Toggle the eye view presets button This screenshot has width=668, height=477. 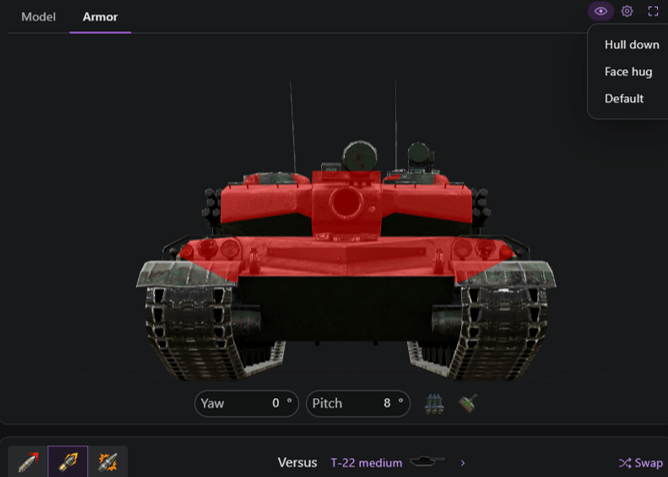click(601, 11)
